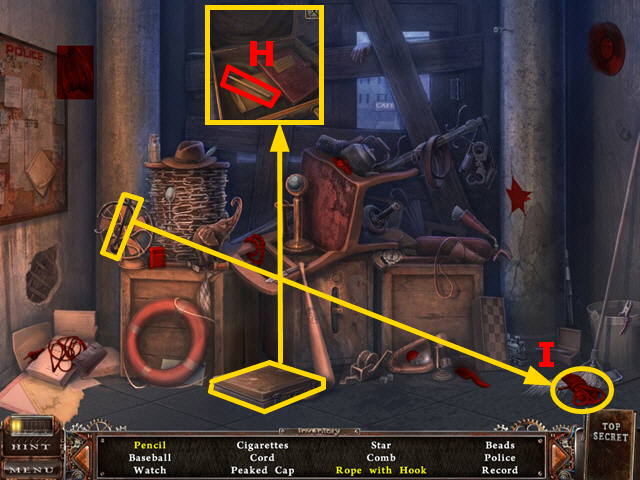Pick the Peaked Cap list entry
Viewport: 640px width, 480px height.
[x=263, y=470]
